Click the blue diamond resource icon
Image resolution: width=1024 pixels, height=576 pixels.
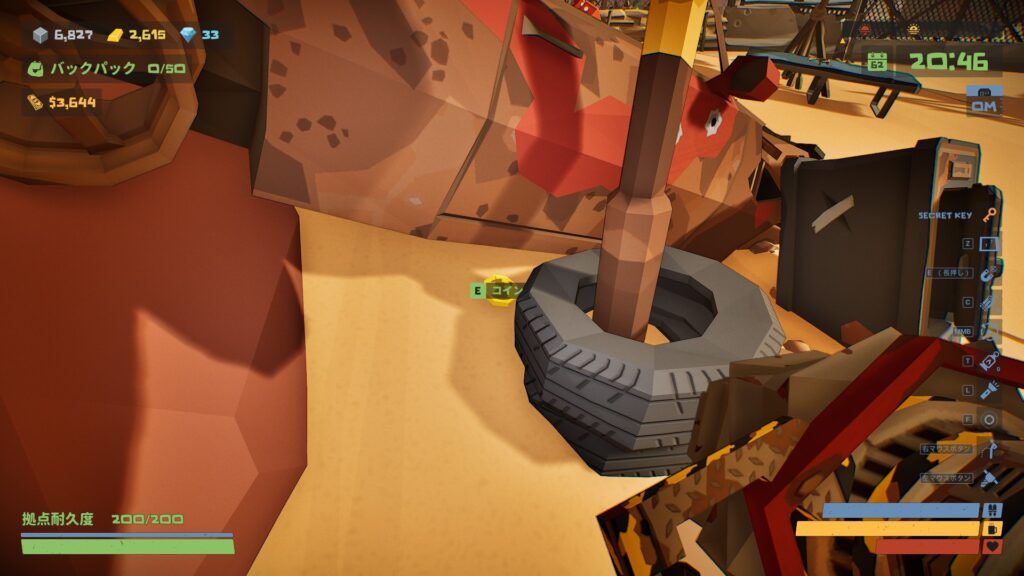click(x=188, y=35)
